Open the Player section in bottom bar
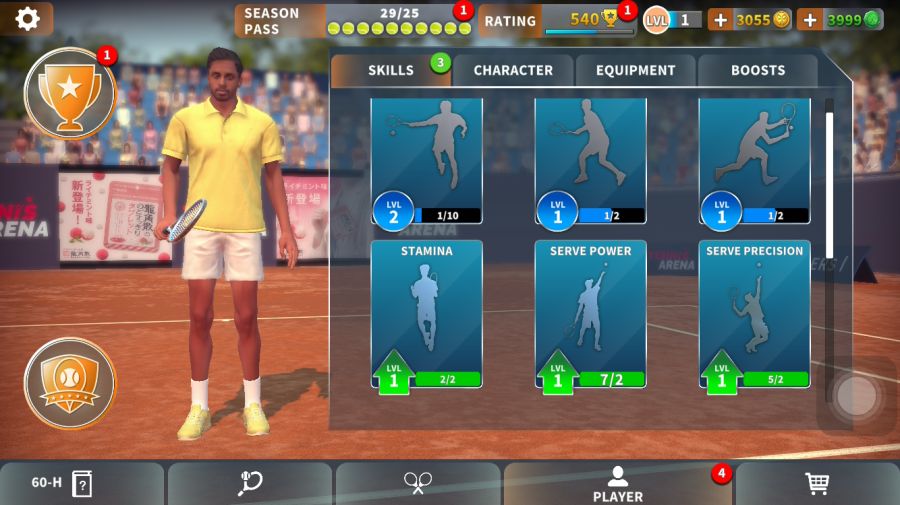This screenshot has width=900, height=505. click(617, 484)
